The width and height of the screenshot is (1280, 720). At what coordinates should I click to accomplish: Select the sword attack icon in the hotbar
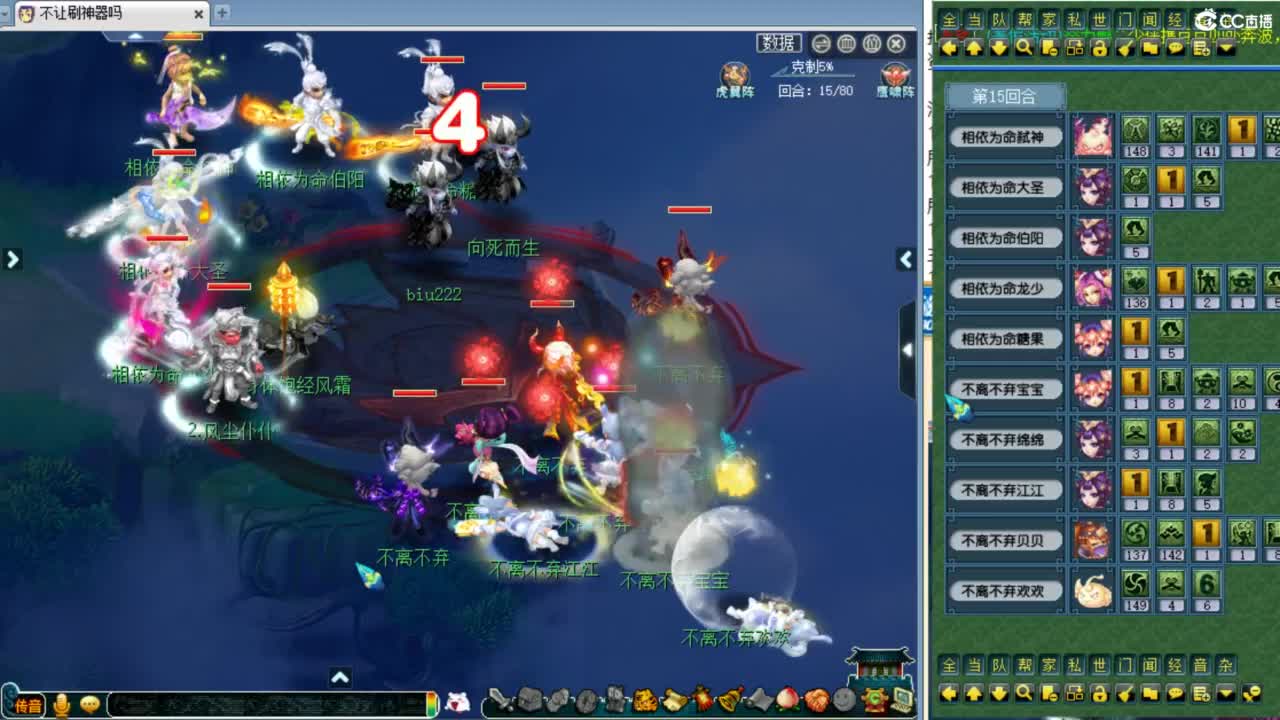tap(500, 700)
